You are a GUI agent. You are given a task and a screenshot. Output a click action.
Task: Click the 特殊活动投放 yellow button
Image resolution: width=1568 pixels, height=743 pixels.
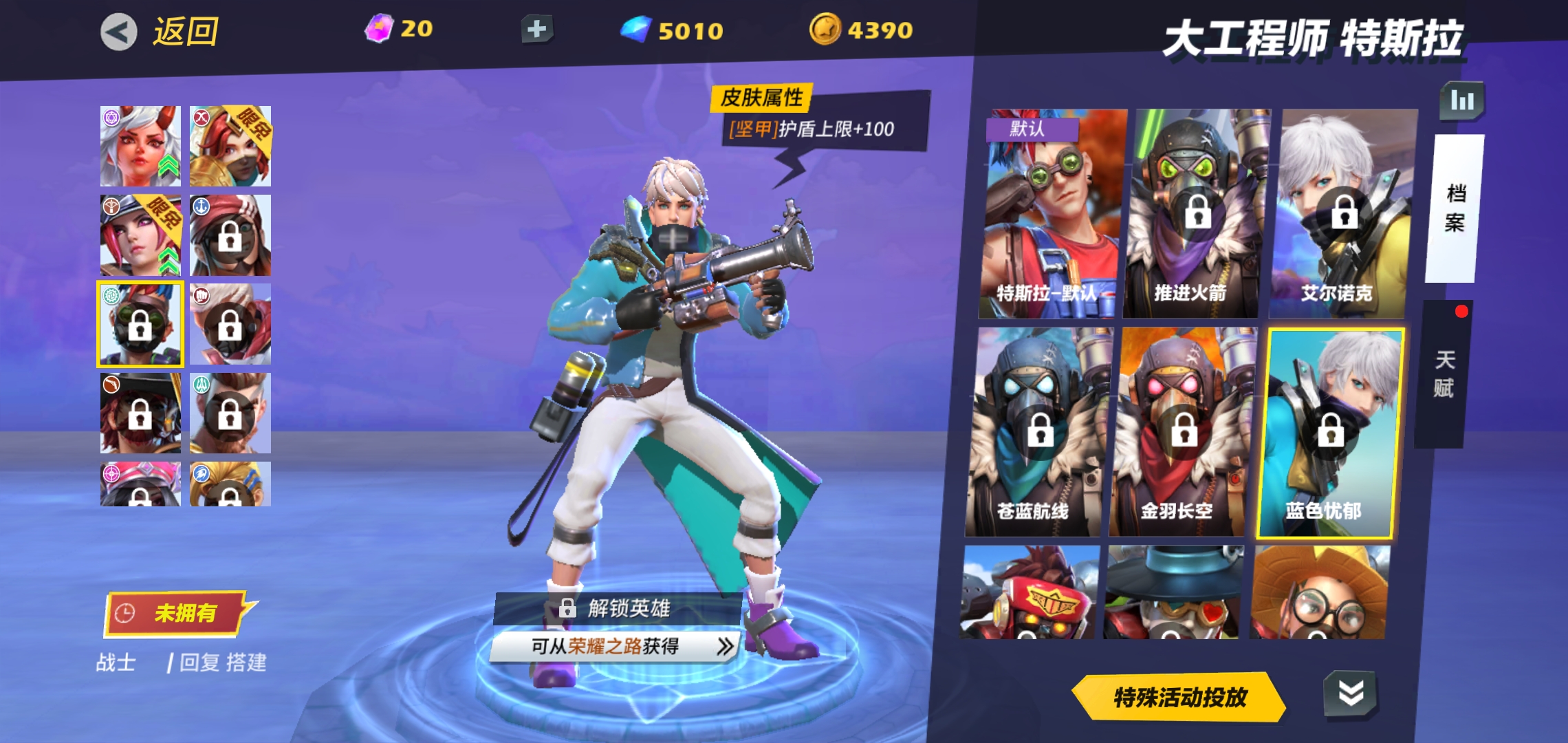click(x=1179, y=698)
